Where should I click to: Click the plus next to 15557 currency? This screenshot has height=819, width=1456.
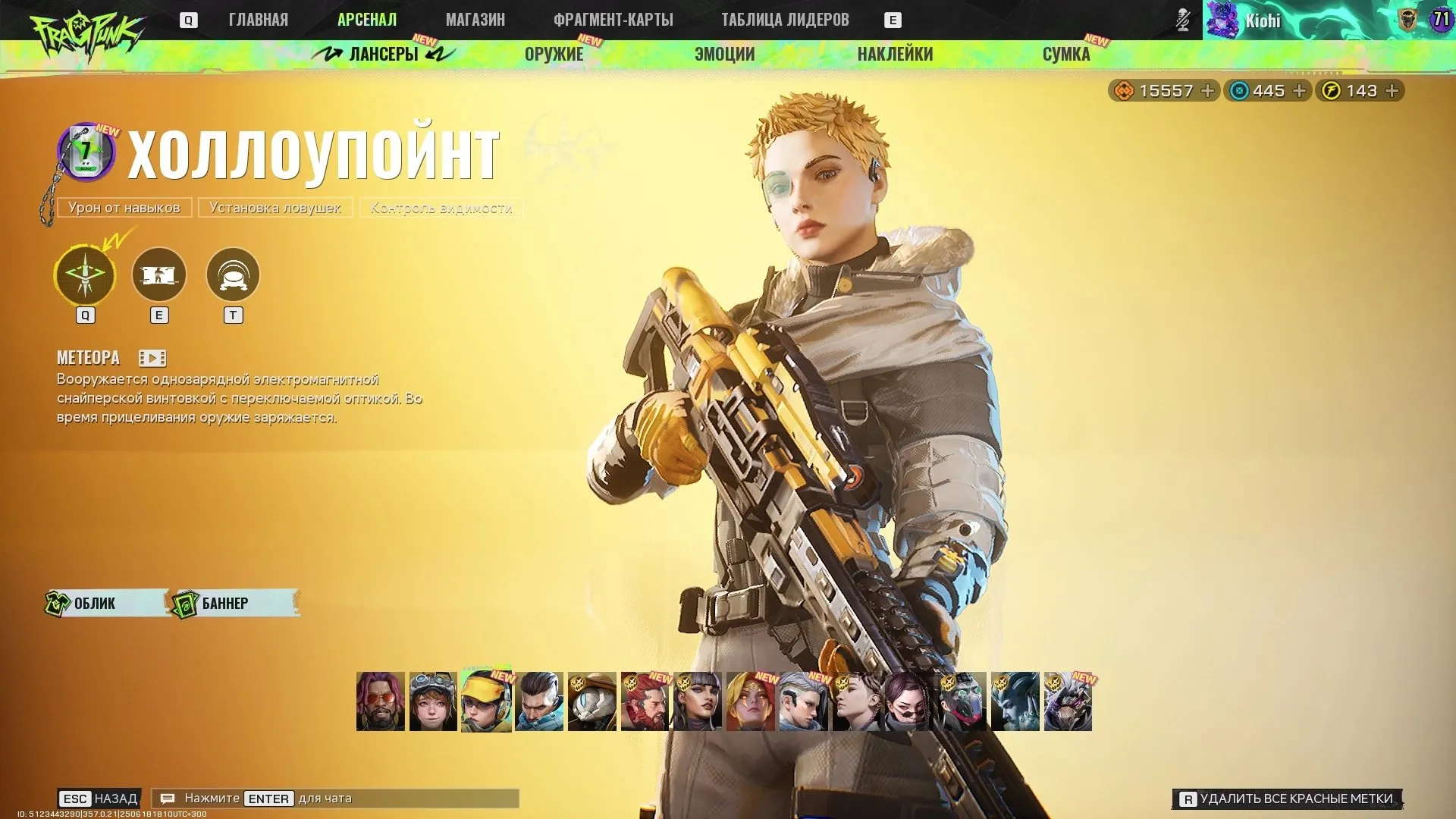pos(1207,90)
